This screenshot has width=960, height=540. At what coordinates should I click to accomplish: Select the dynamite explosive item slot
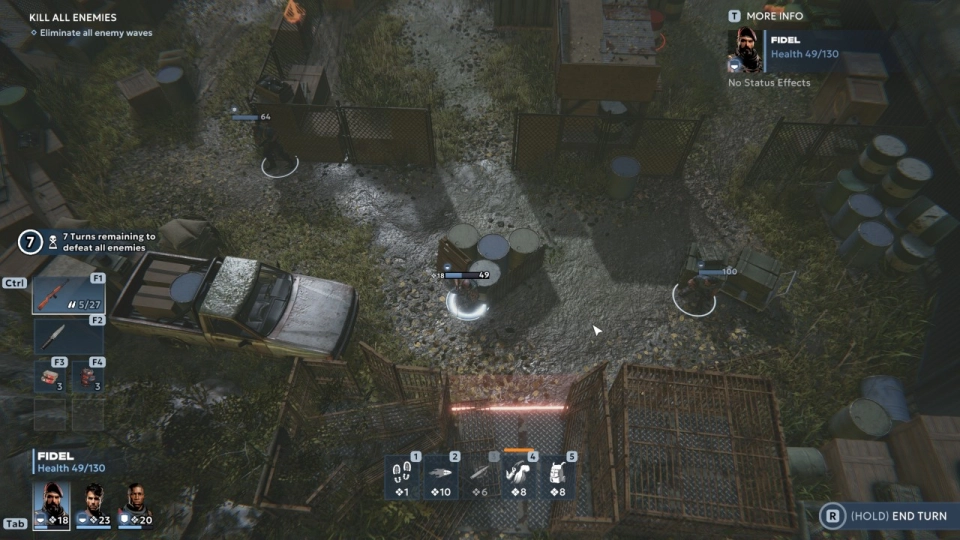[x=89, y=377]
